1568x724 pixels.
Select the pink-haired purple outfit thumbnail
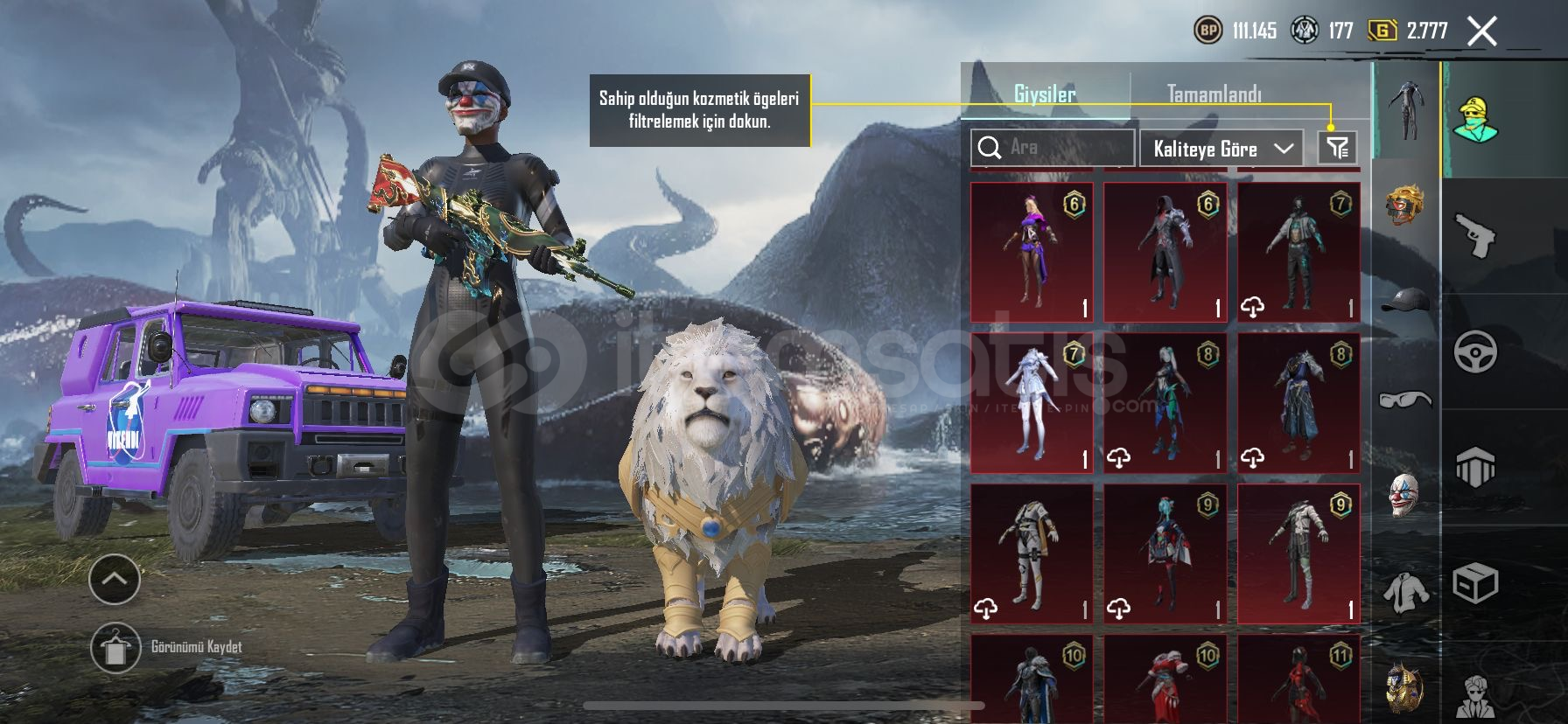click(x=1032, y=252)
